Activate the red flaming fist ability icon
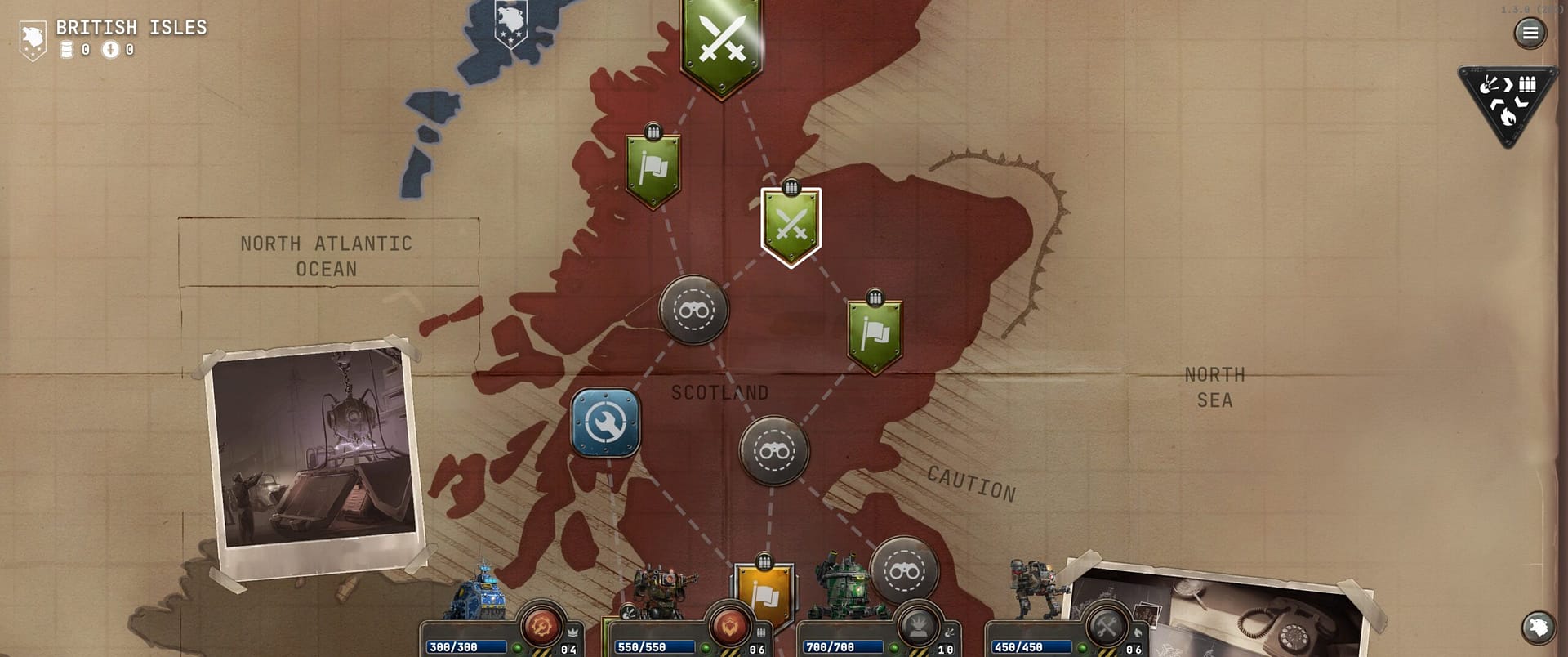The height and width of the screenshot is (657, 1568). (728, 627)
